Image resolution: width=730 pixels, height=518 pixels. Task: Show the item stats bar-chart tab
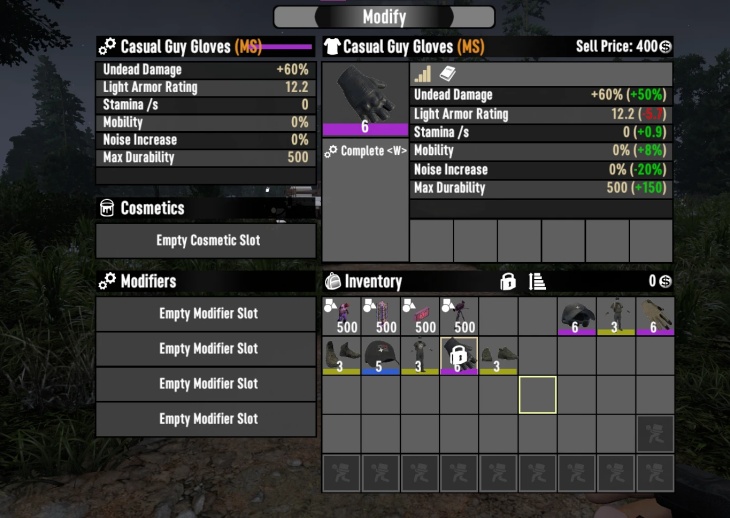pos(422,74)
